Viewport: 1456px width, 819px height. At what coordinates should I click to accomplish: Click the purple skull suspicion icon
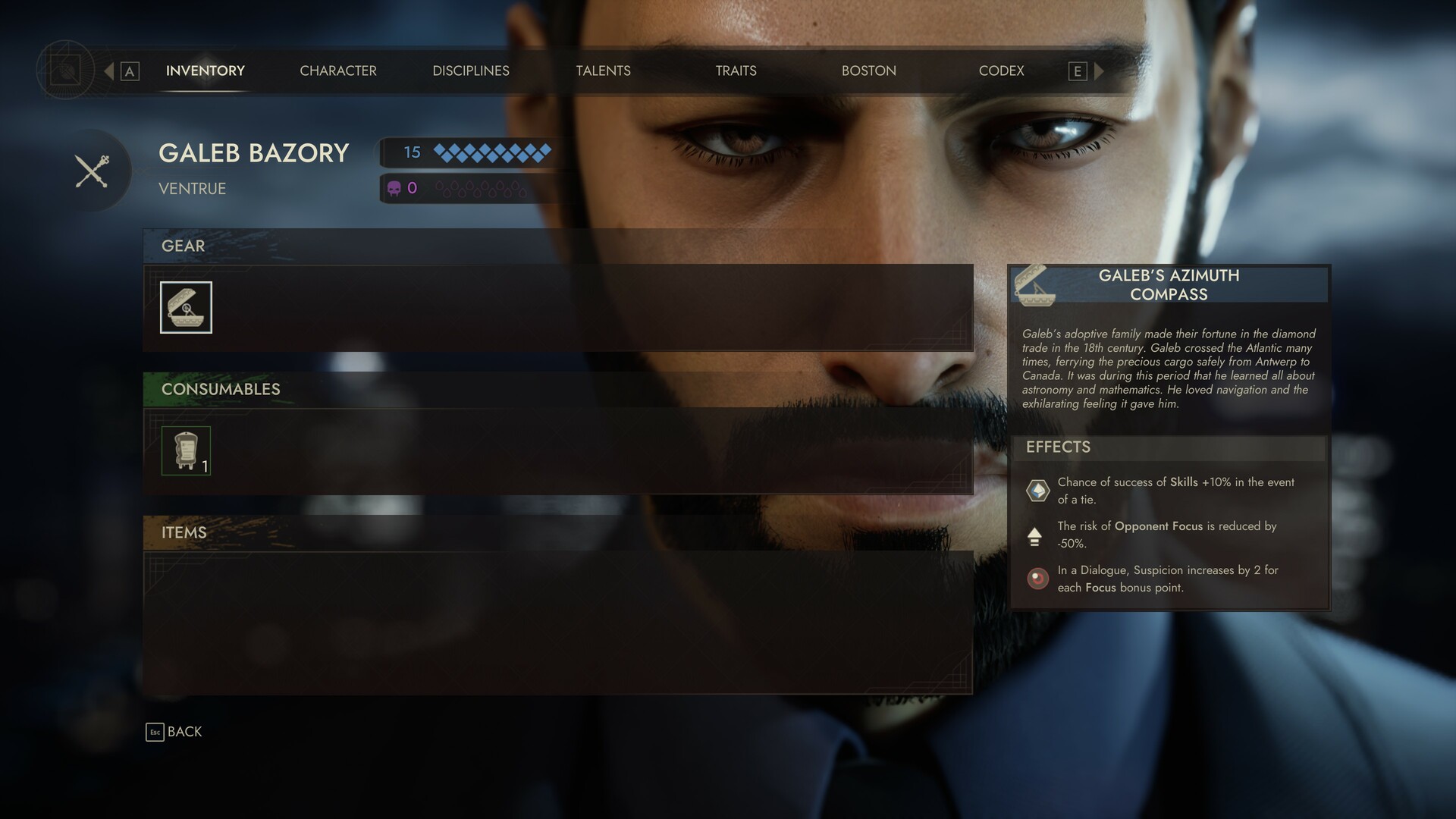coord(395,188)
